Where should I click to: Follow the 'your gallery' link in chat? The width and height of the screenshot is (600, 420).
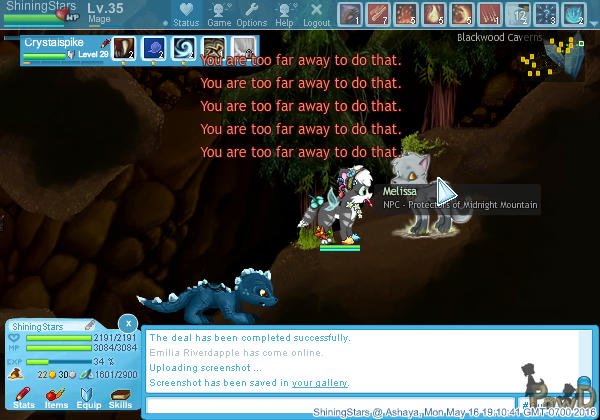pos(320,383)
